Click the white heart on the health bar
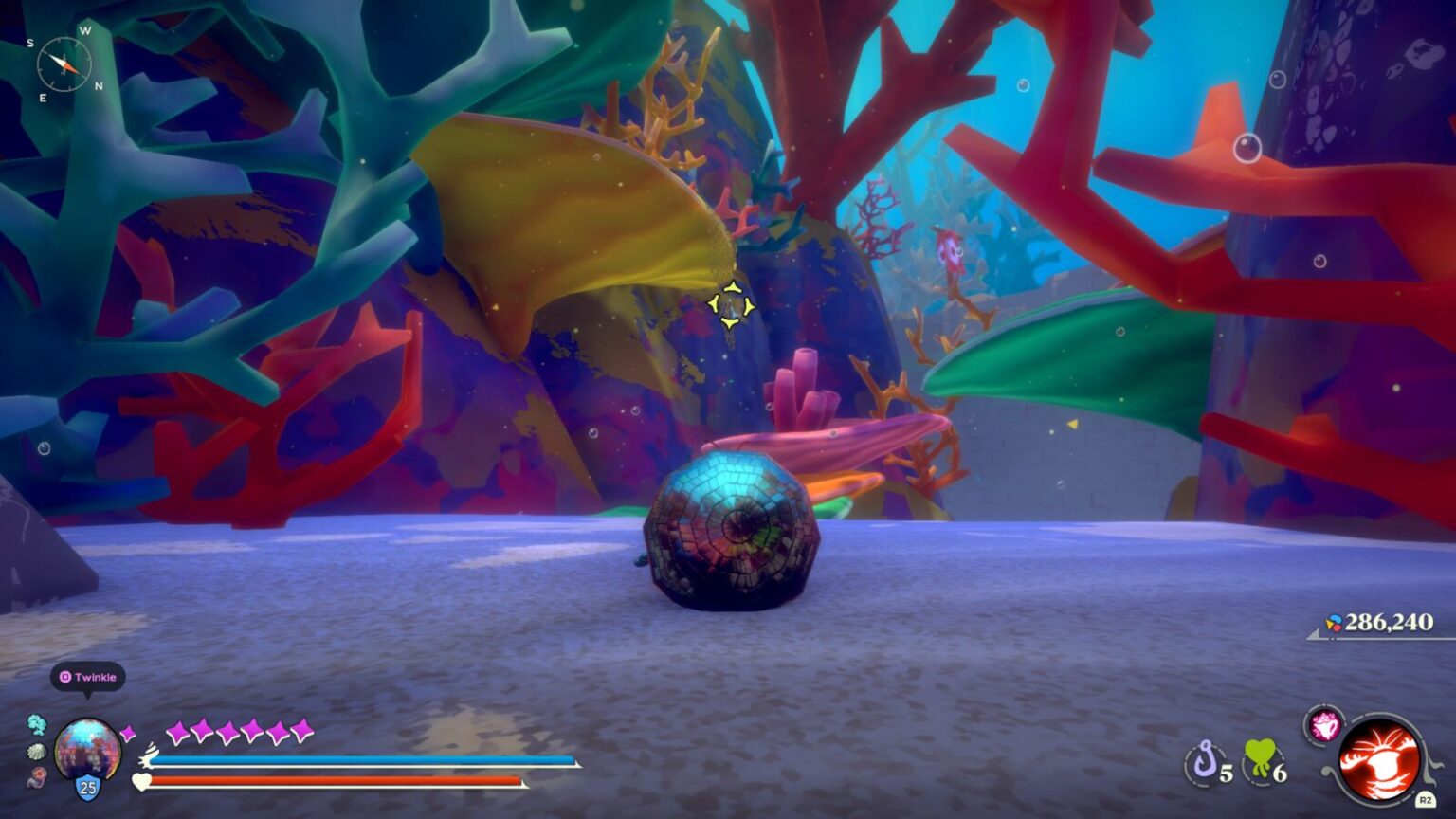The image size is (1456, 819). pos(141,782)
